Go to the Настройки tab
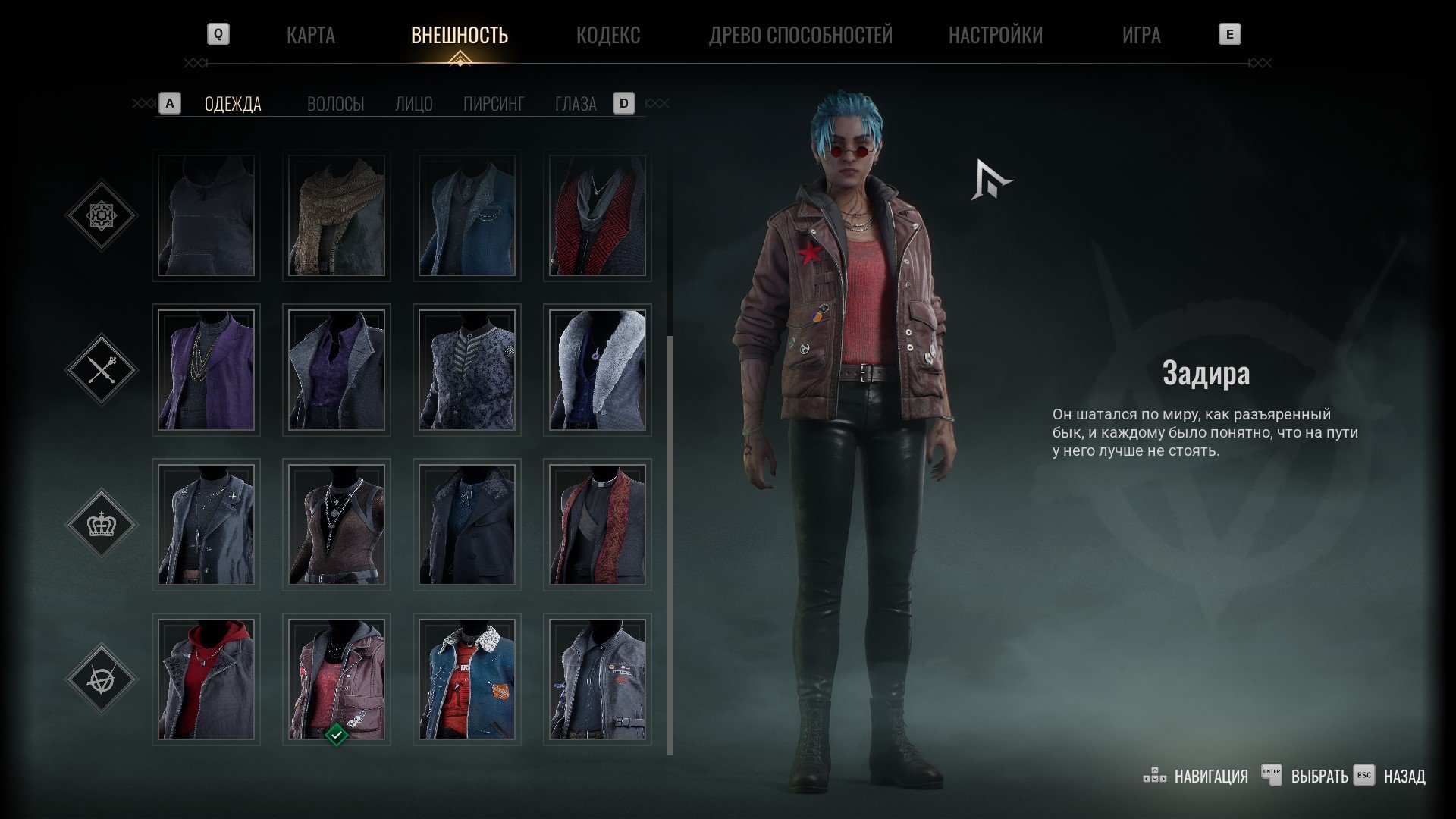This screenshot has width=1456, height=819. [x=995, y=35]
